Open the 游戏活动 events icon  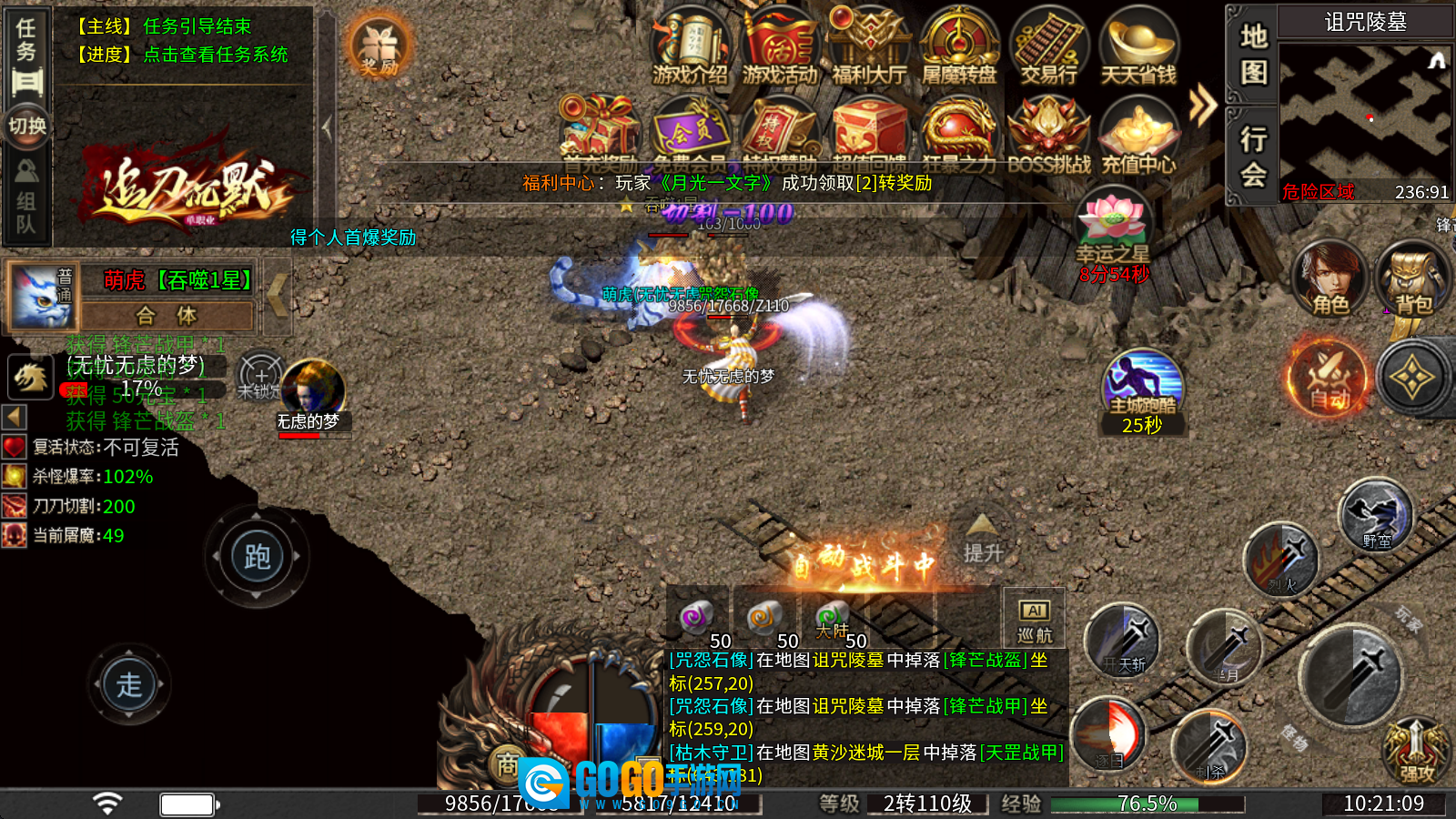click(780, 45)
